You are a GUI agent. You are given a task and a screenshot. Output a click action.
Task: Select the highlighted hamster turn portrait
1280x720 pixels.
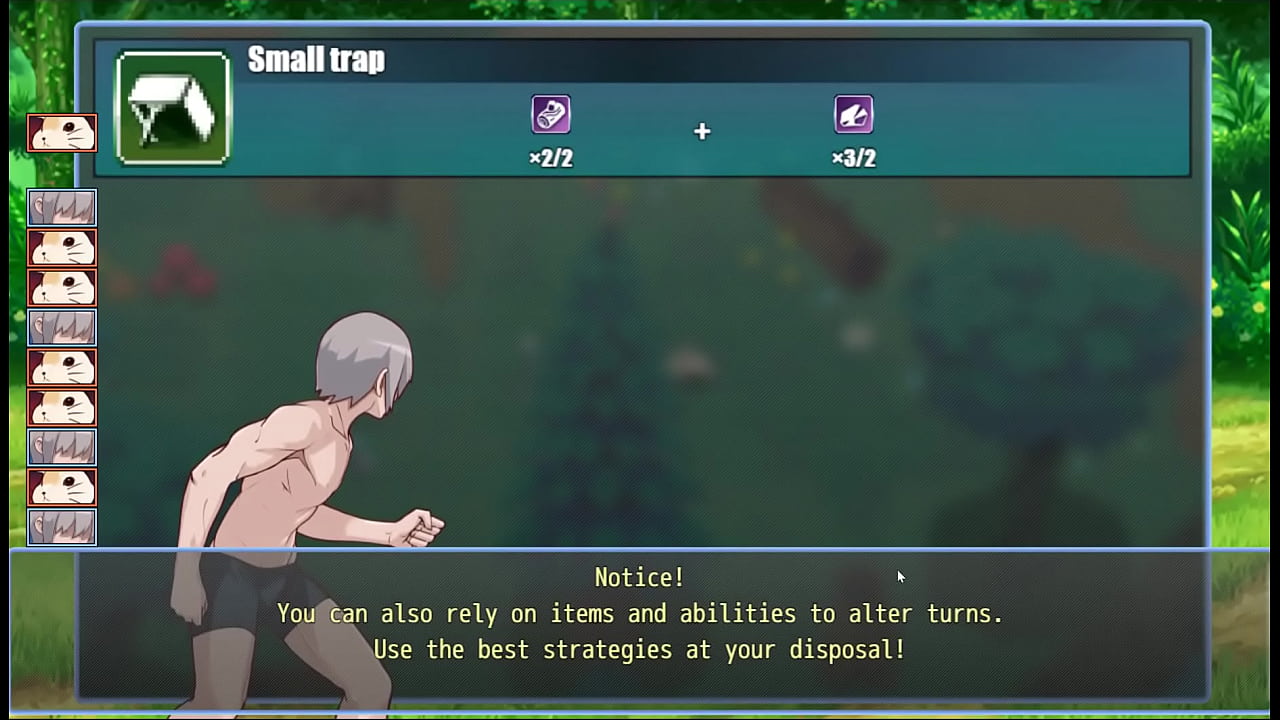coord(62,133)
